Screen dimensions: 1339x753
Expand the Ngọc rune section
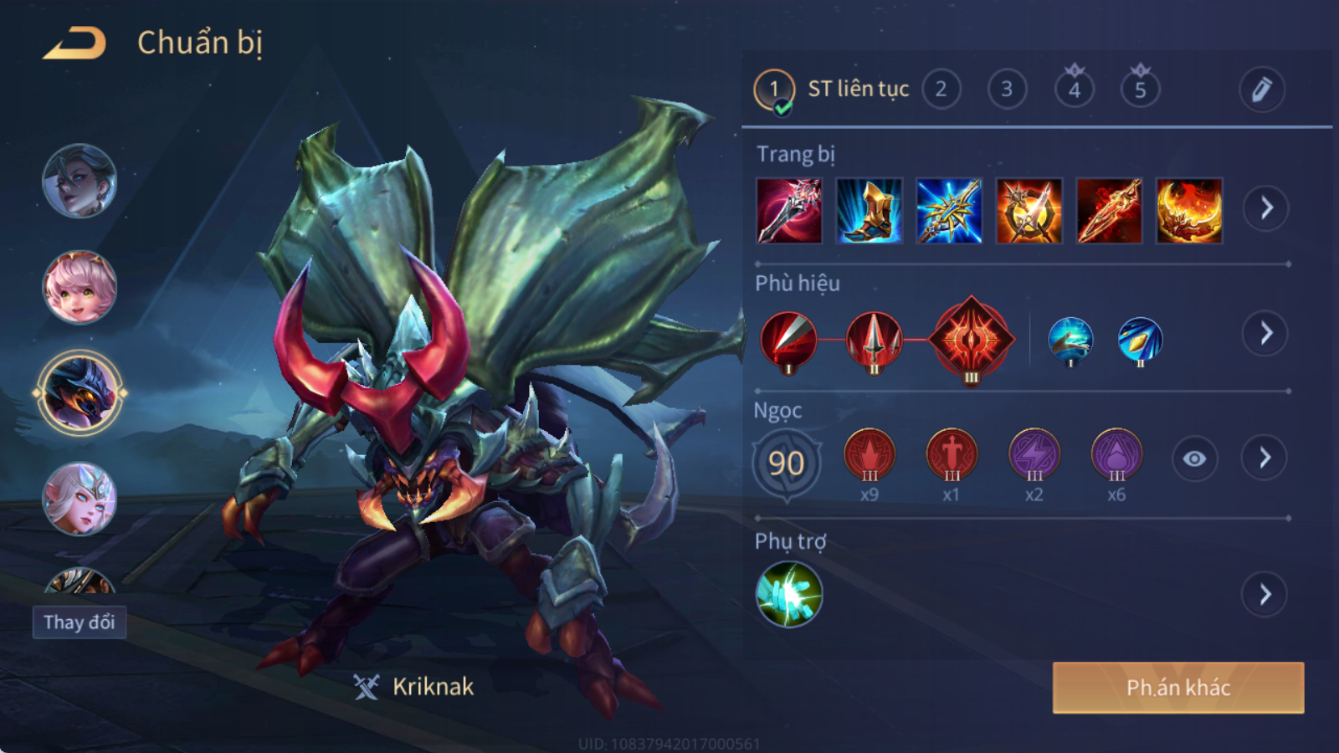[x=1265, y=458]
